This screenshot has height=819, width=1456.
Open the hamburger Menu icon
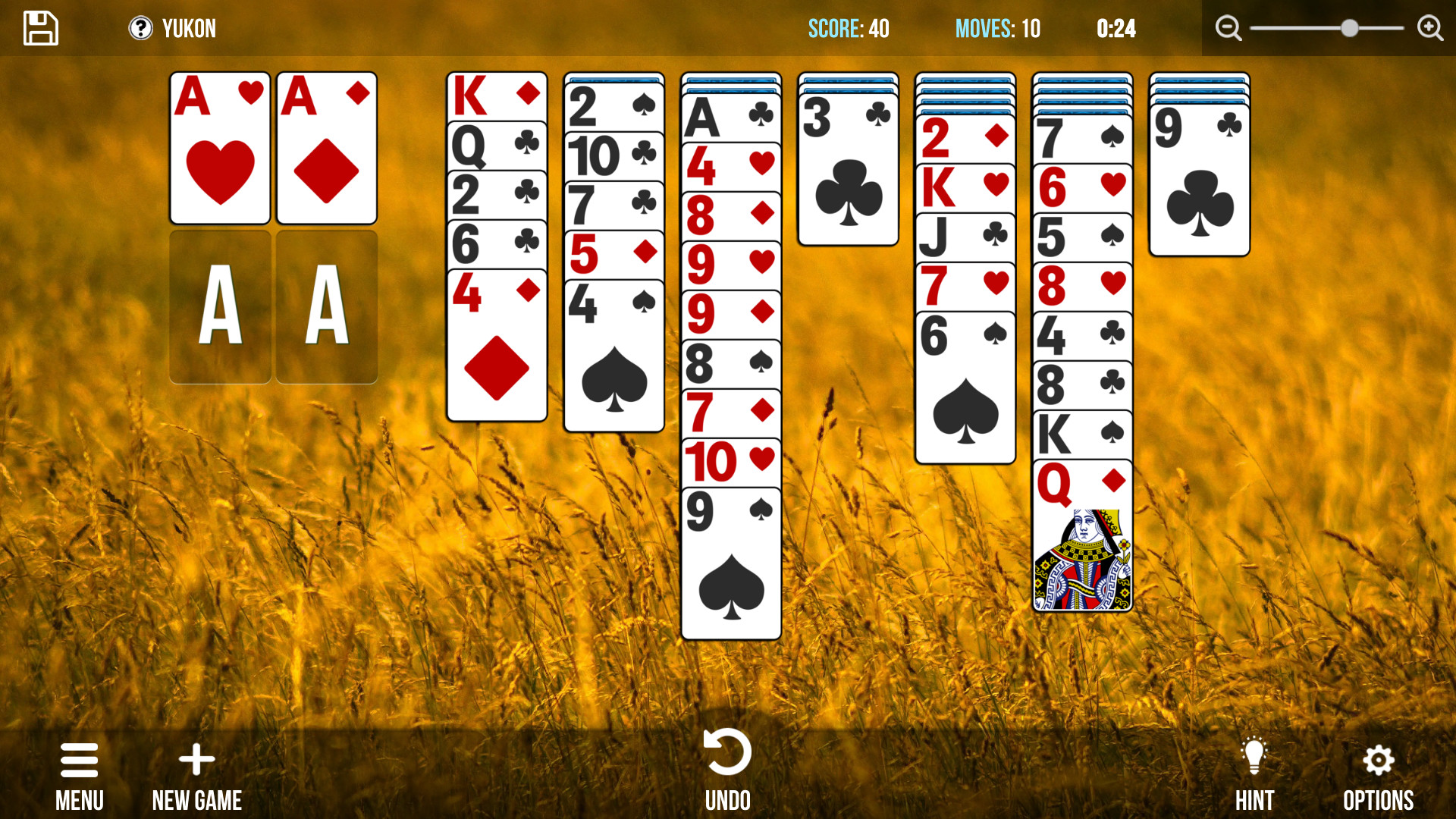tap(79, 761)
